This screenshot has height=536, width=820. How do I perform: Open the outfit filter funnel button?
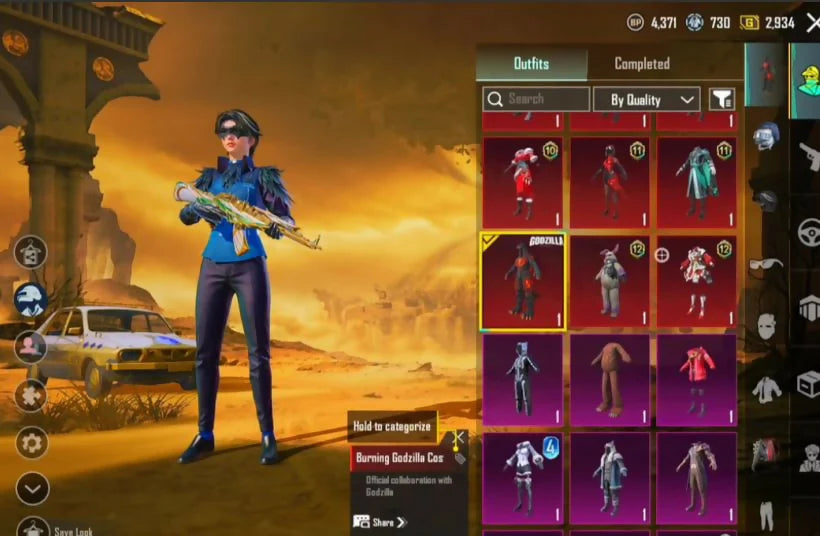[x=721, y=99]
